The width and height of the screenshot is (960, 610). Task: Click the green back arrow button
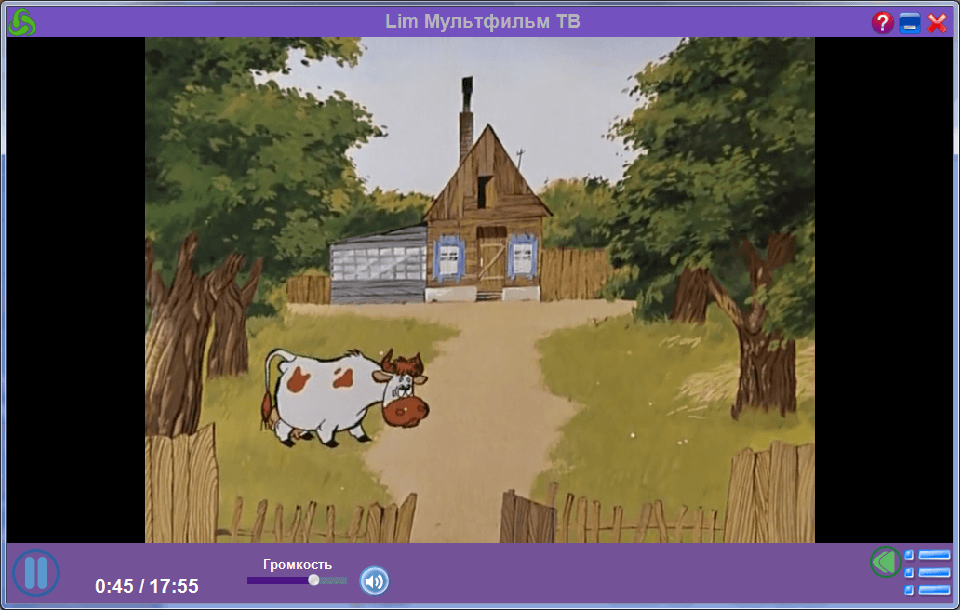tap(884, 562)
